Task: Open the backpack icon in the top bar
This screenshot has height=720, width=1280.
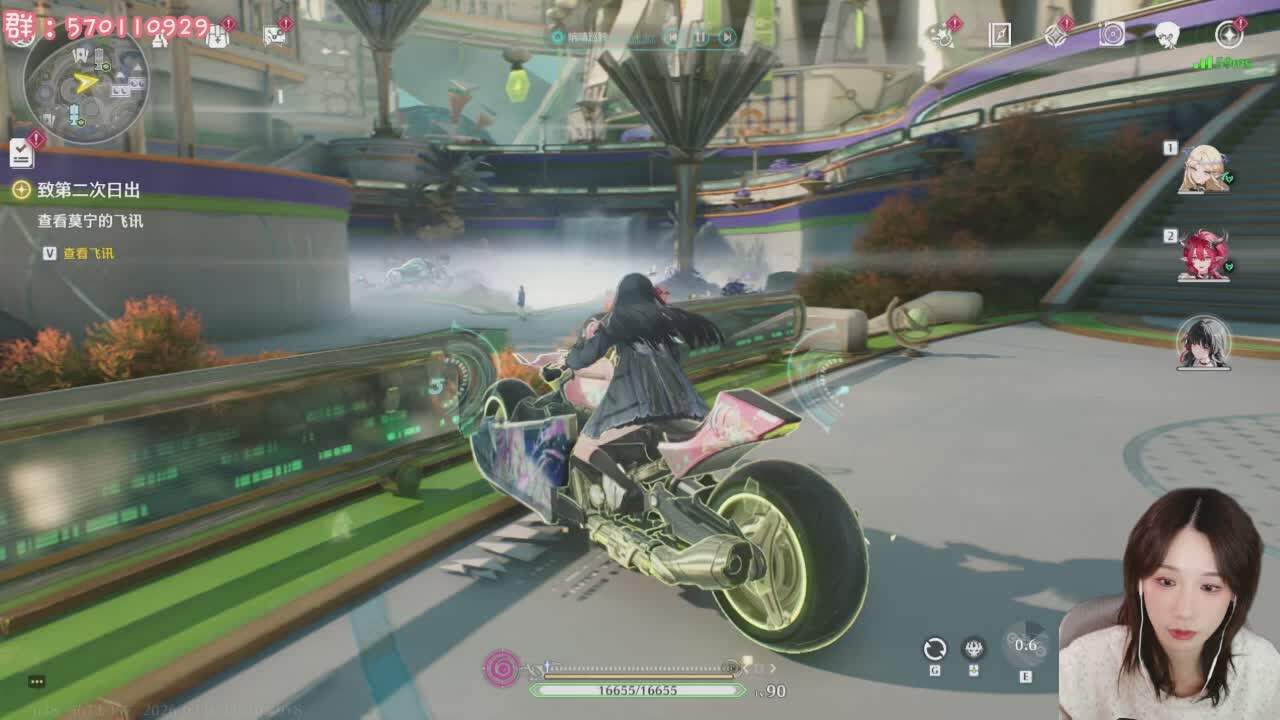Action: point(217,36)
